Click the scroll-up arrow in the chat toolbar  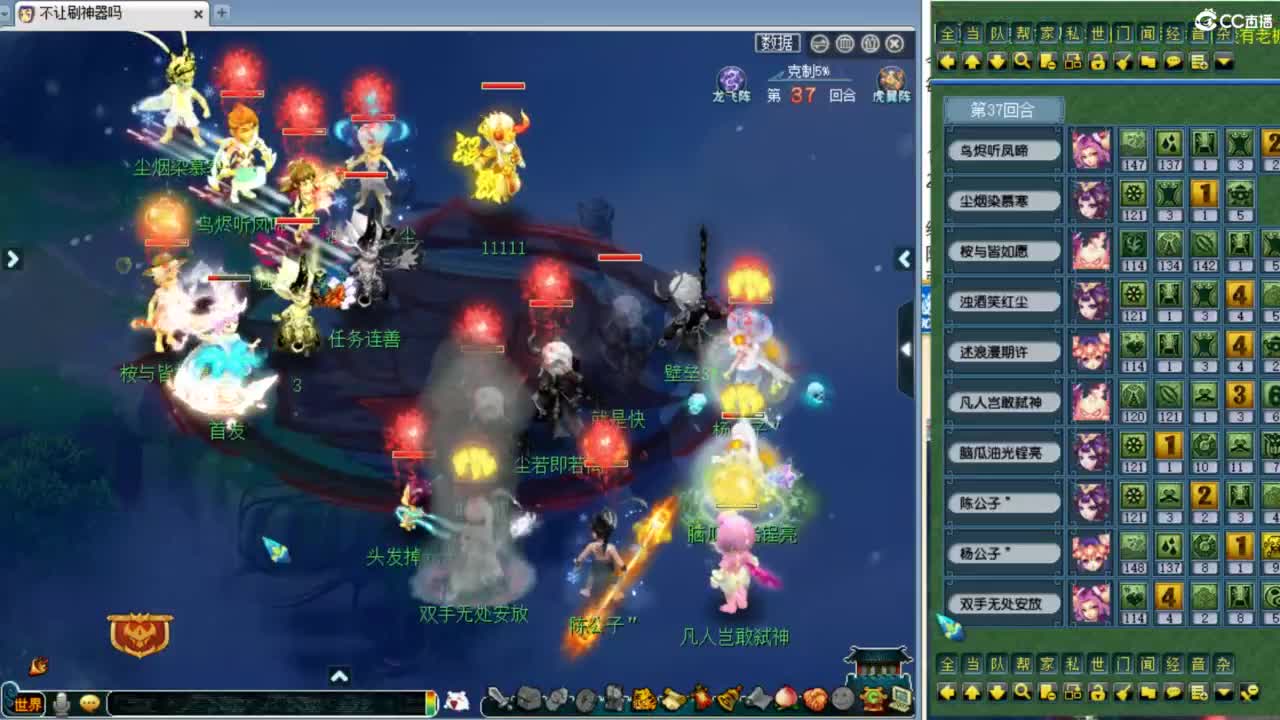click(x=972, y=63)
